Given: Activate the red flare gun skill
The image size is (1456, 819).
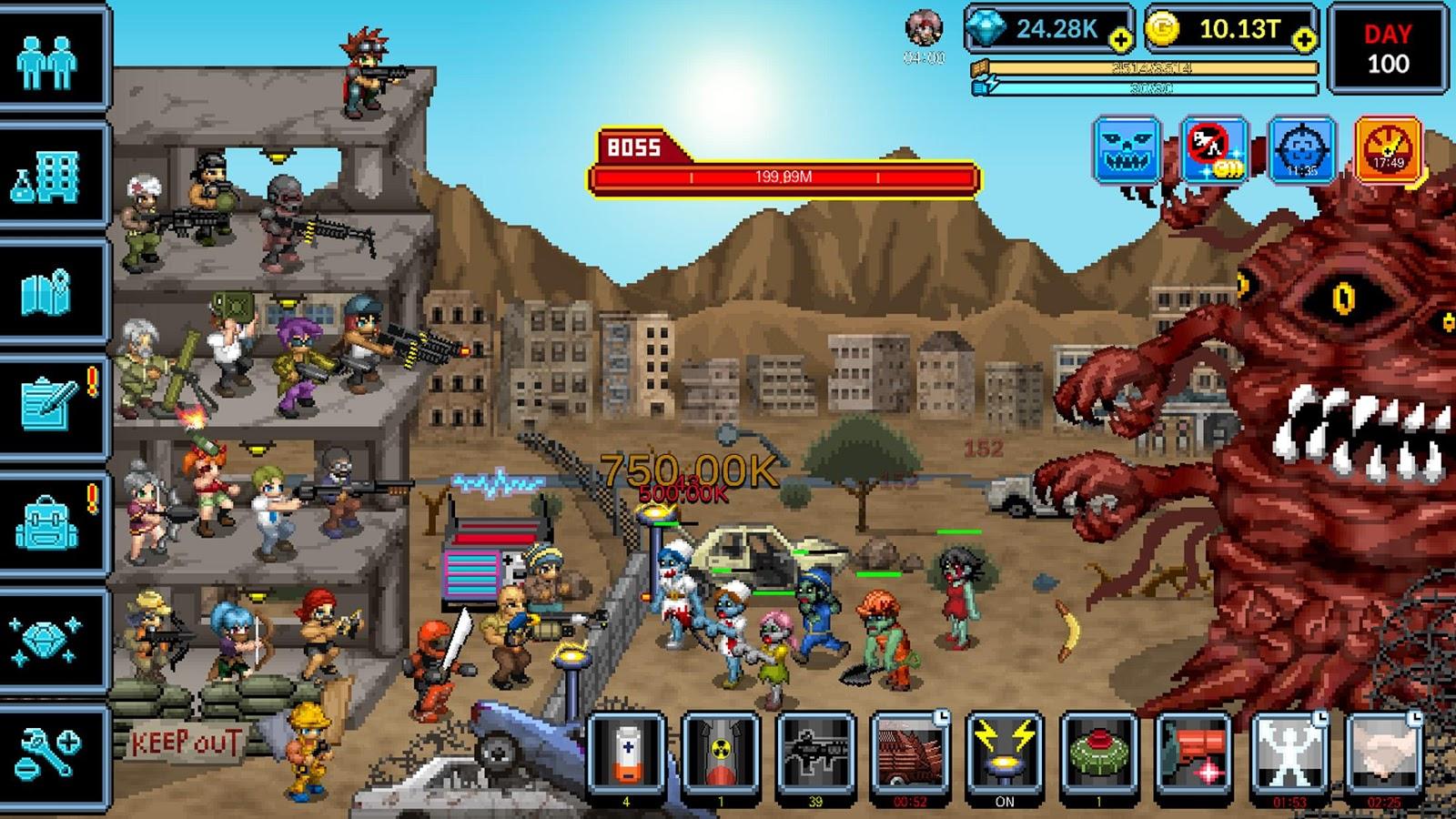Looking at the screenshot, I should (x=1194, y=753).
